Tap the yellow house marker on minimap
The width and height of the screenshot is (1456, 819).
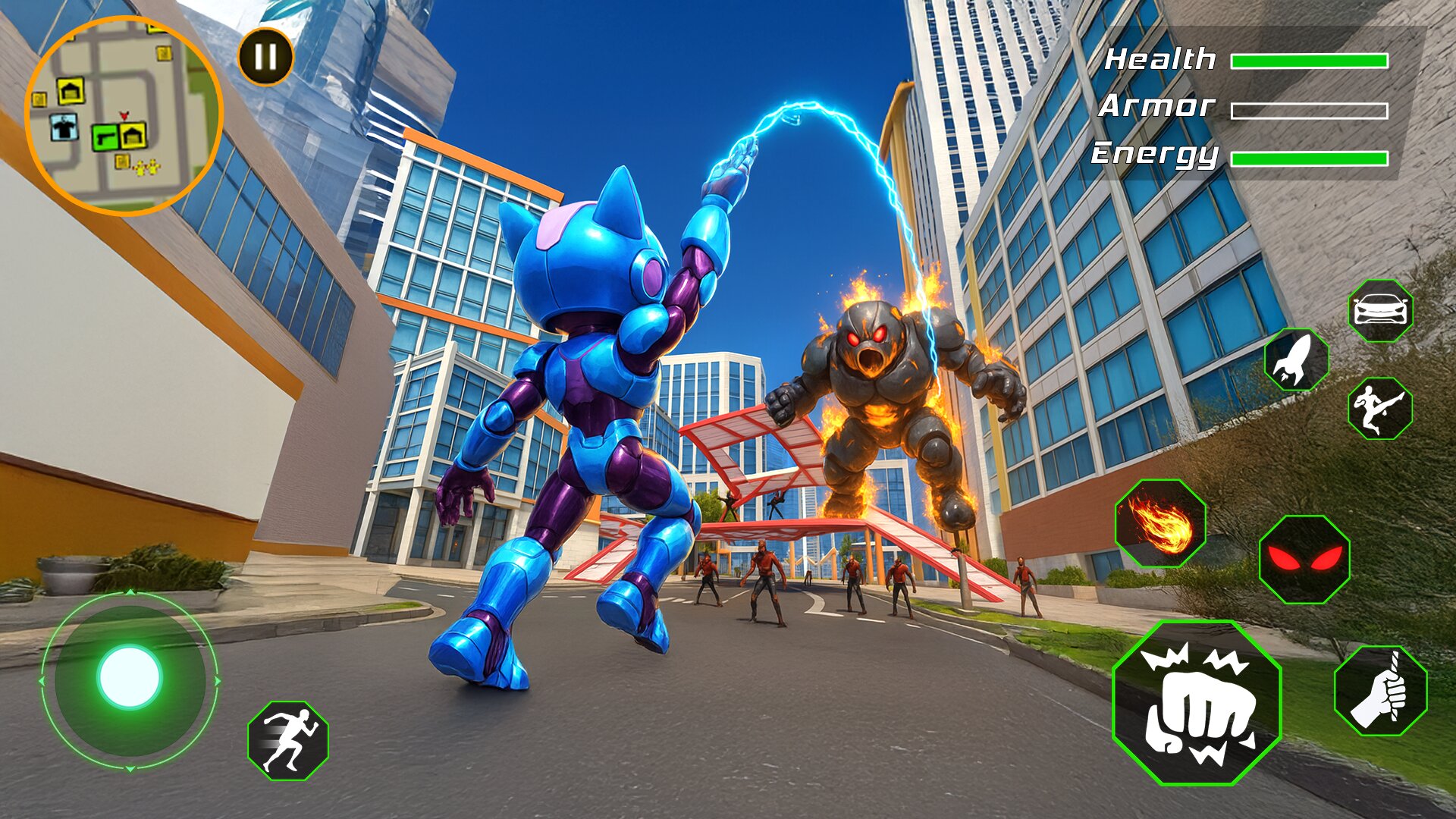(x=71, y=91)
